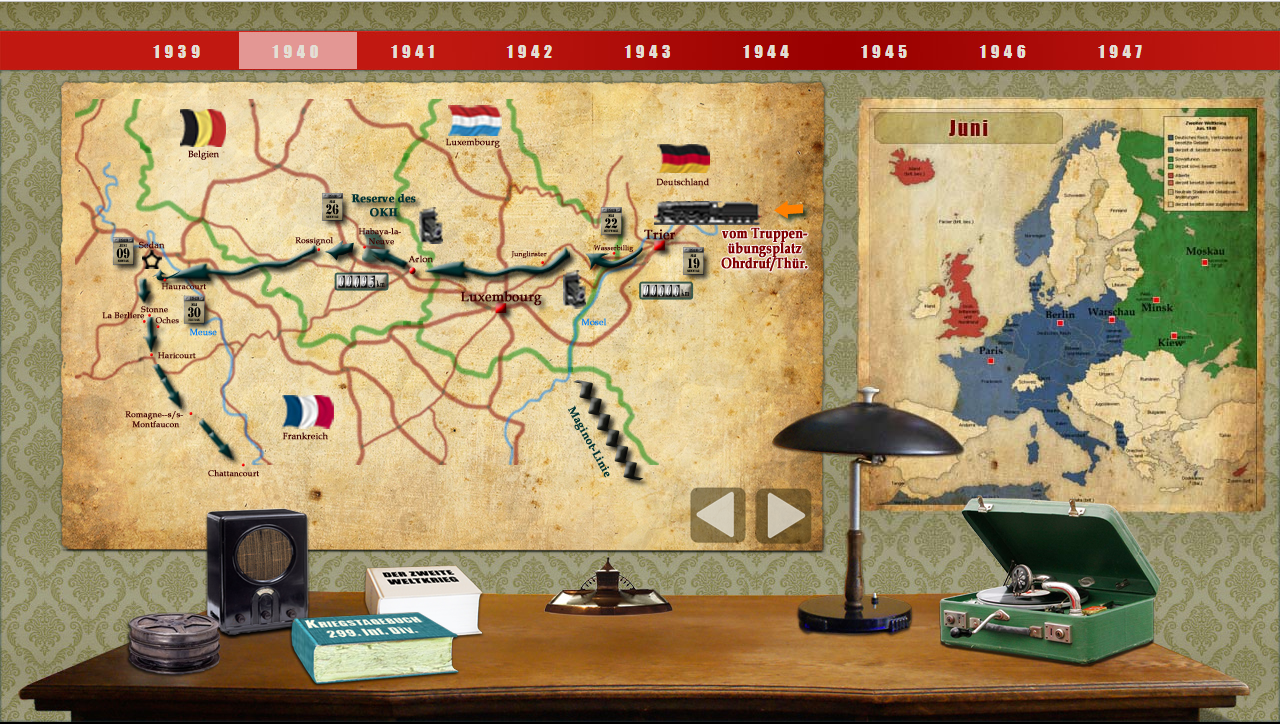Click the calendar marker for day 09
The width and height of the screenshot is (1280, 724).
(124, 252)
